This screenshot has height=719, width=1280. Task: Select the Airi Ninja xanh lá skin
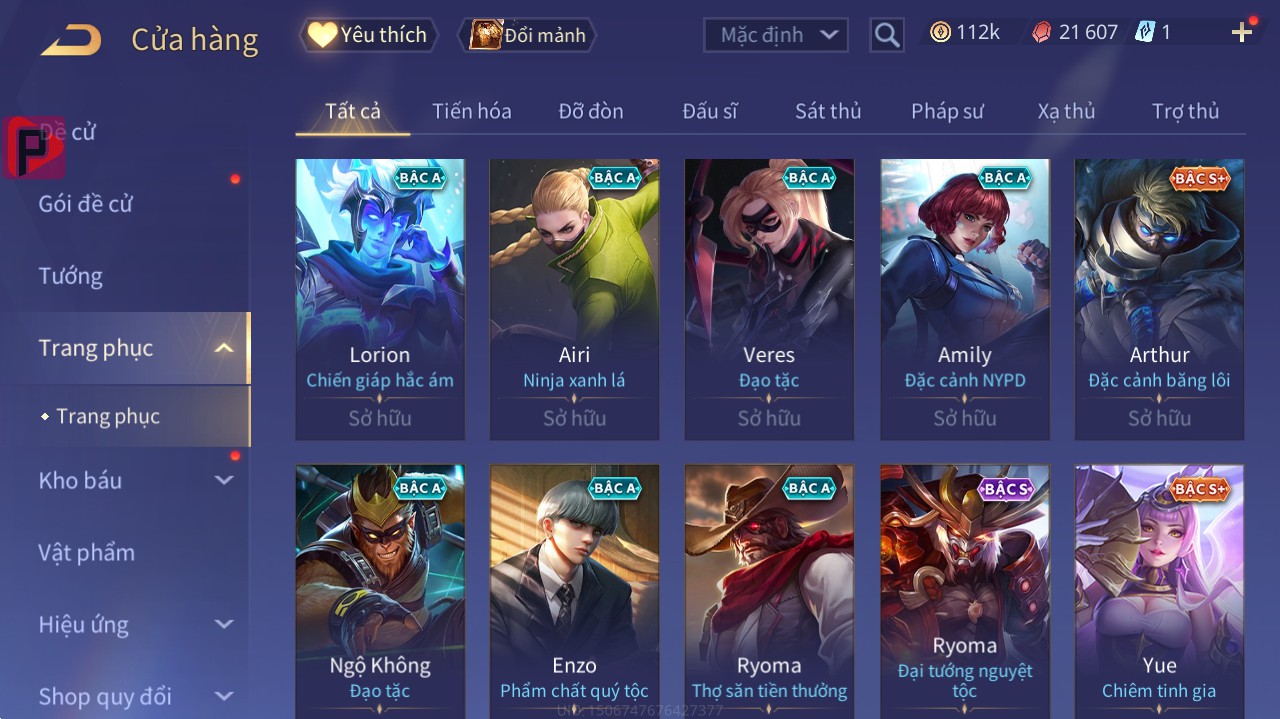pos(574,298)
